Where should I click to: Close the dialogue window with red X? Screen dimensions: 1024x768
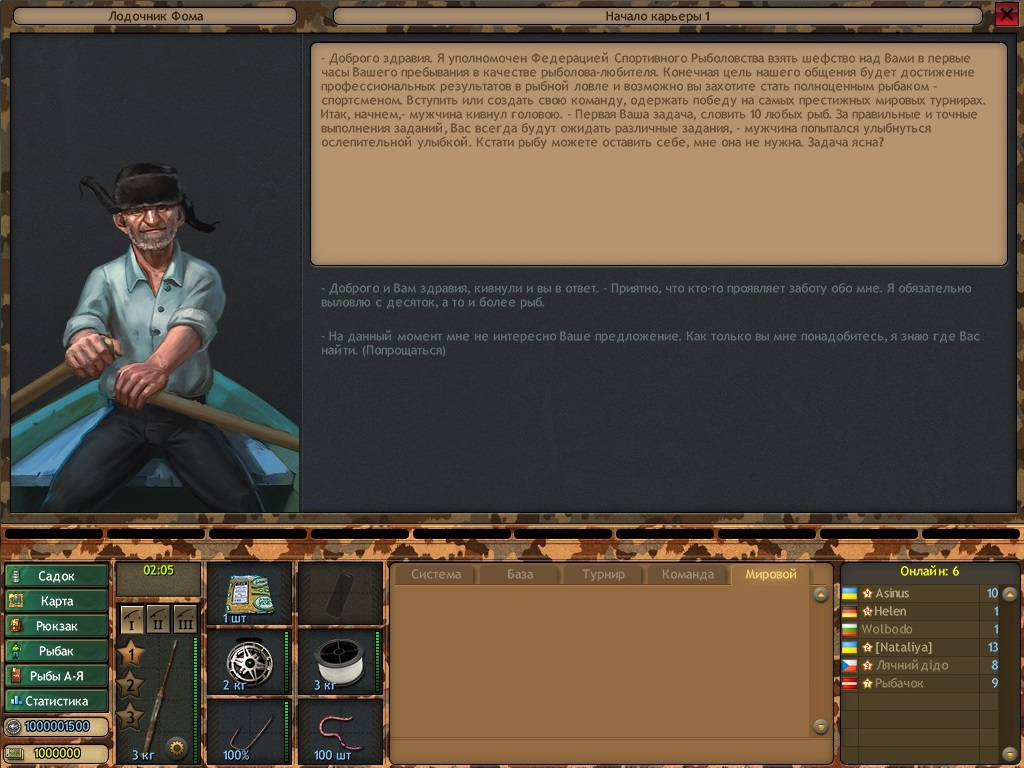click(x=1005, y=14)
